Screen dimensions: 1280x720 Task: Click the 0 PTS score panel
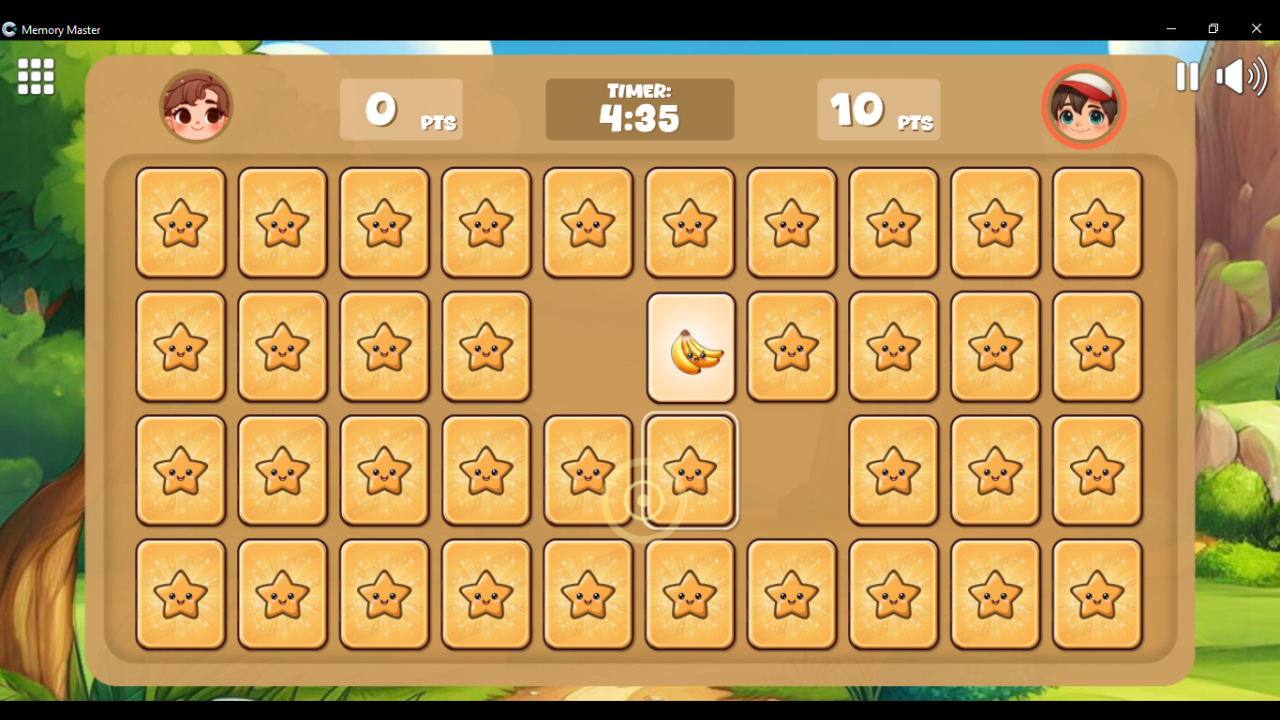(400, 110)
